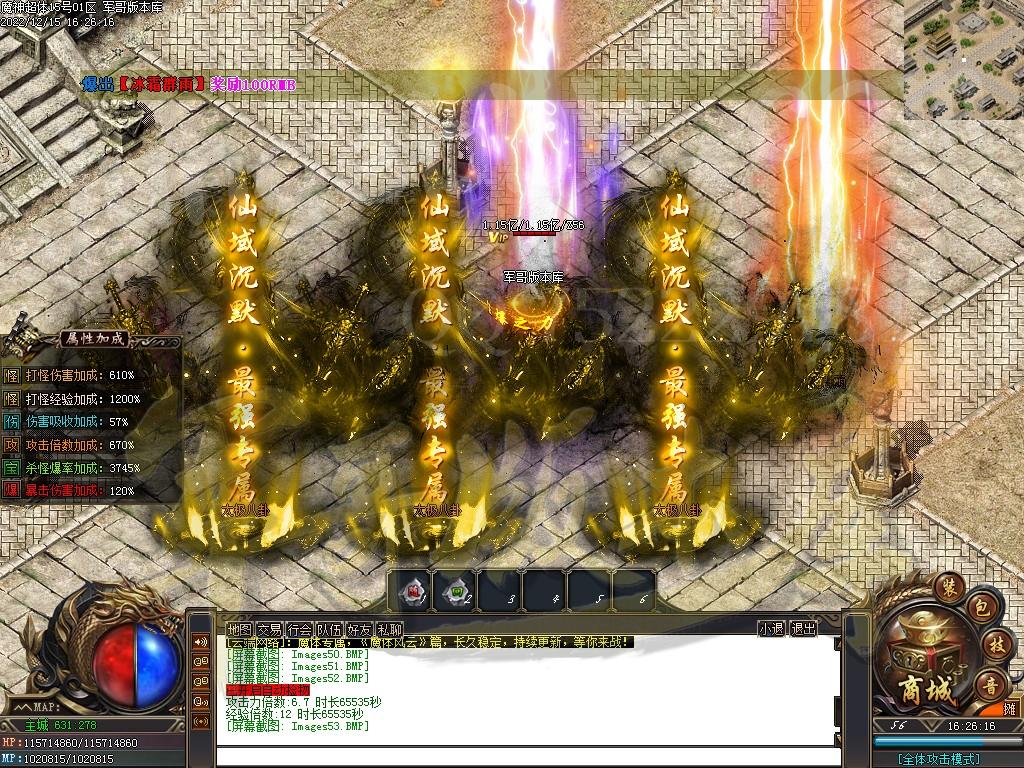Use the green item in hotbar slot 2

point(455,591)
